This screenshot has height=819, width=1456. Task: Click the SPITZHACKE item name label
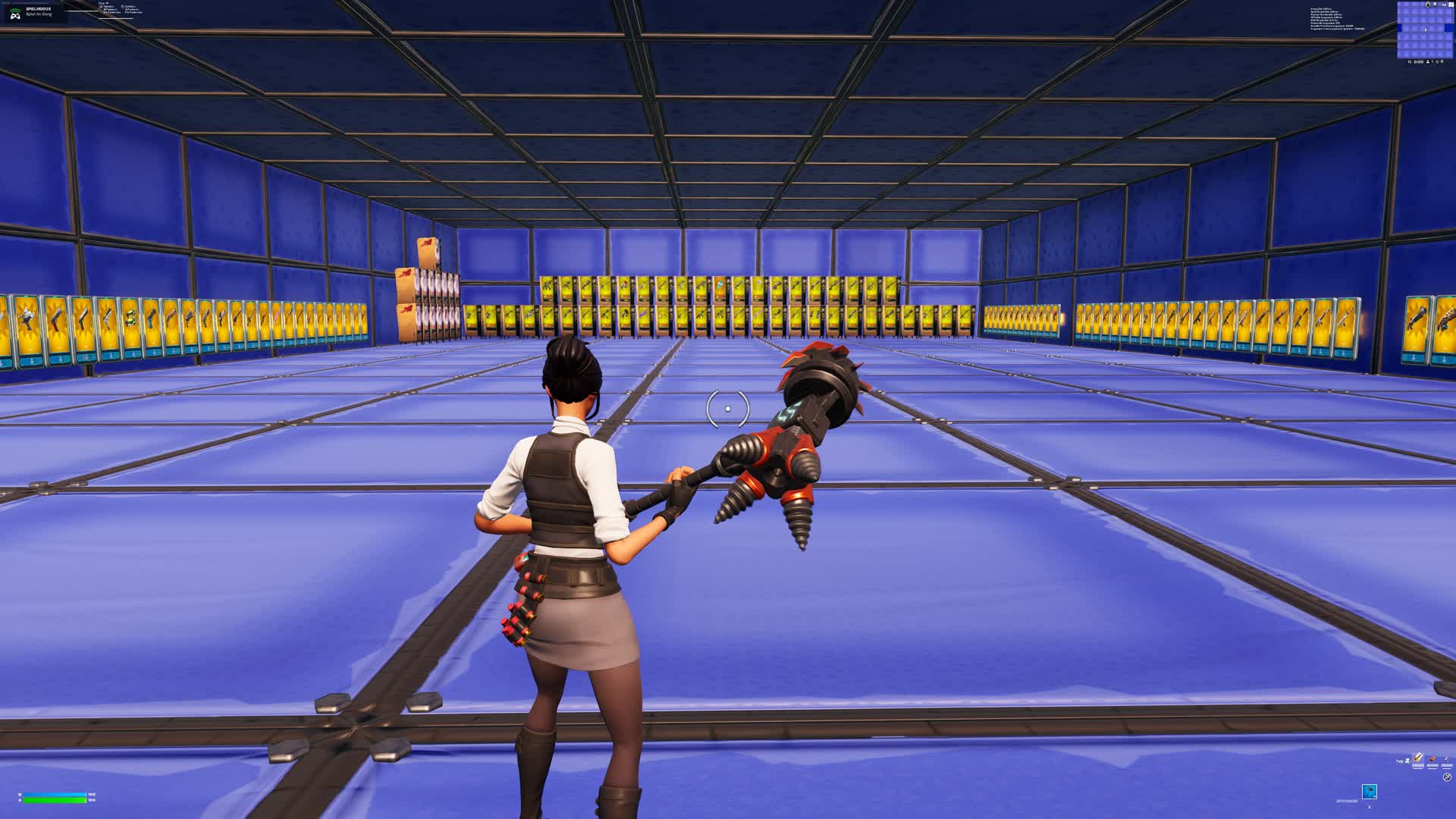(1347, 800)
